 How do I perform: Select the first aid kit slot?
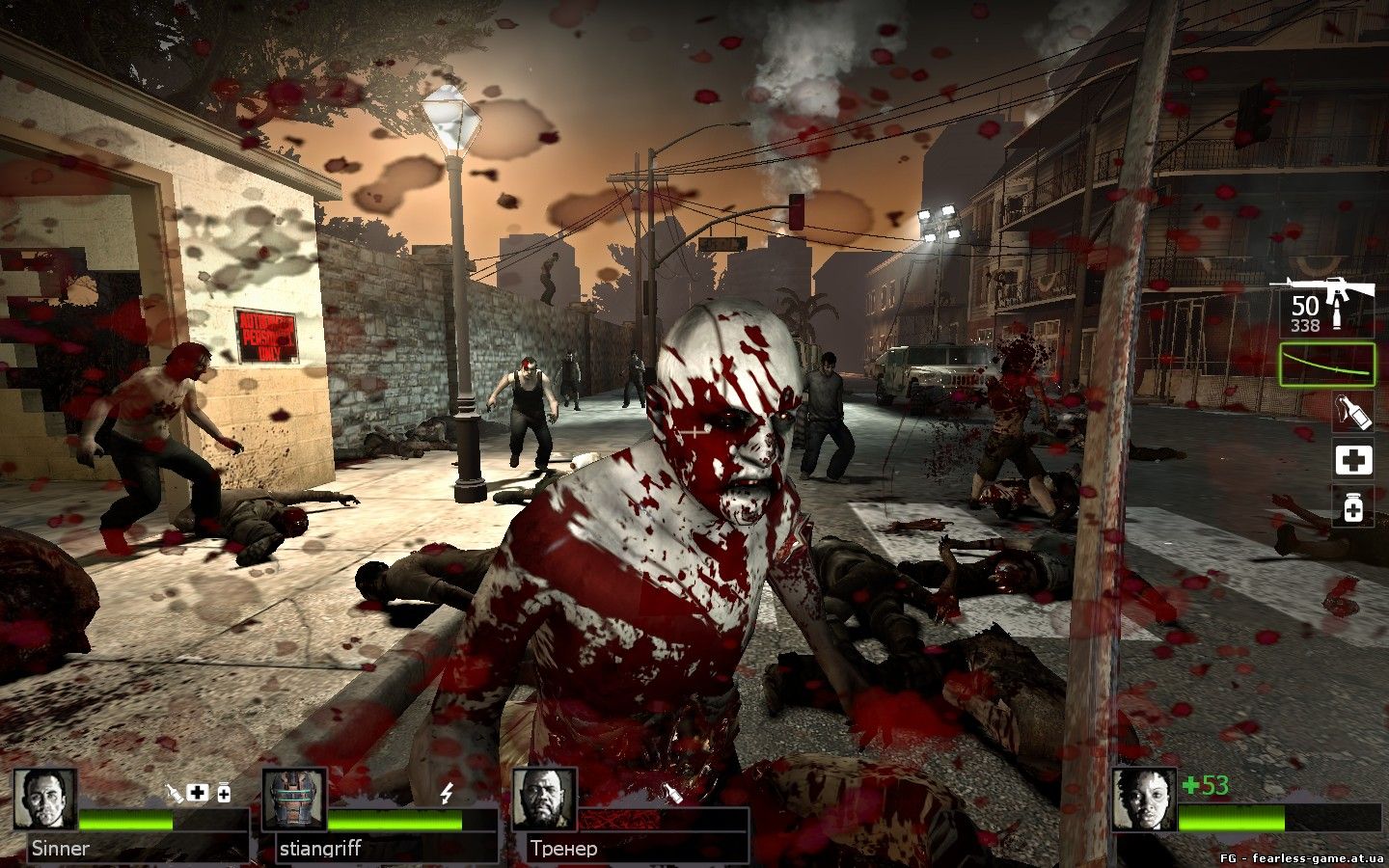1352,459
